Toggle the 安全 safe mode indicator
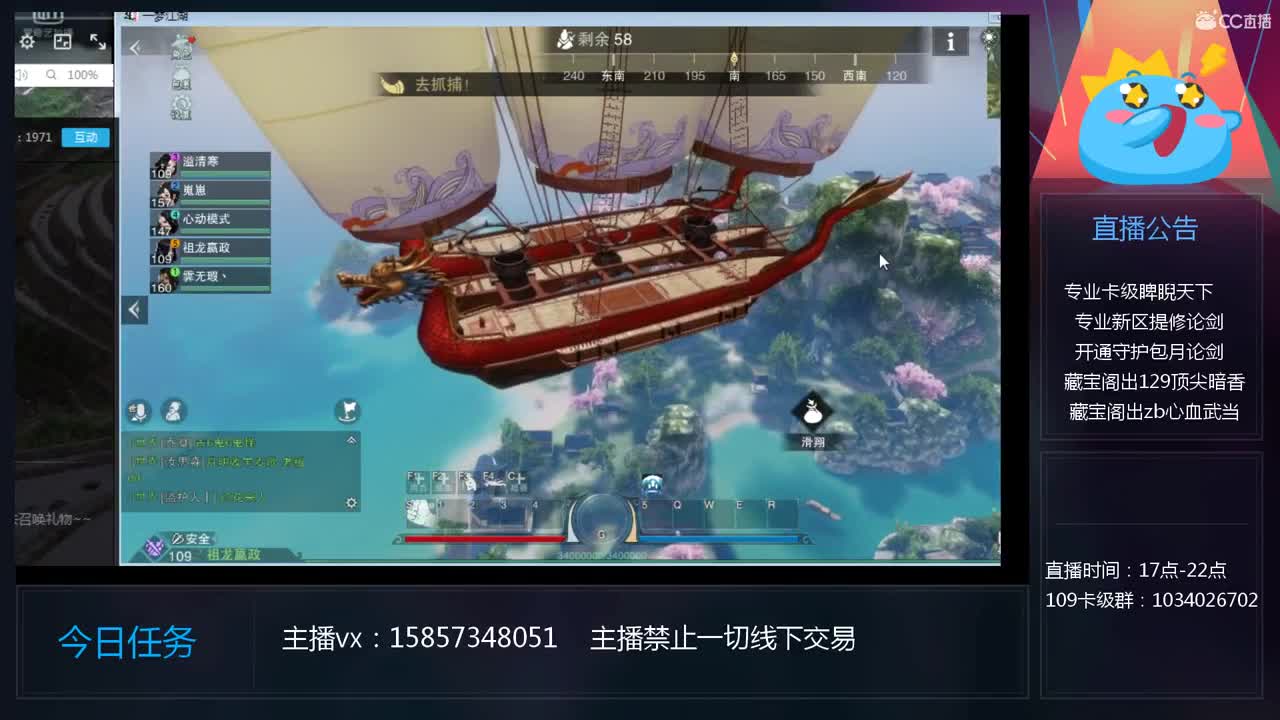The image size is (1280, 720). (x=190, y=538)
